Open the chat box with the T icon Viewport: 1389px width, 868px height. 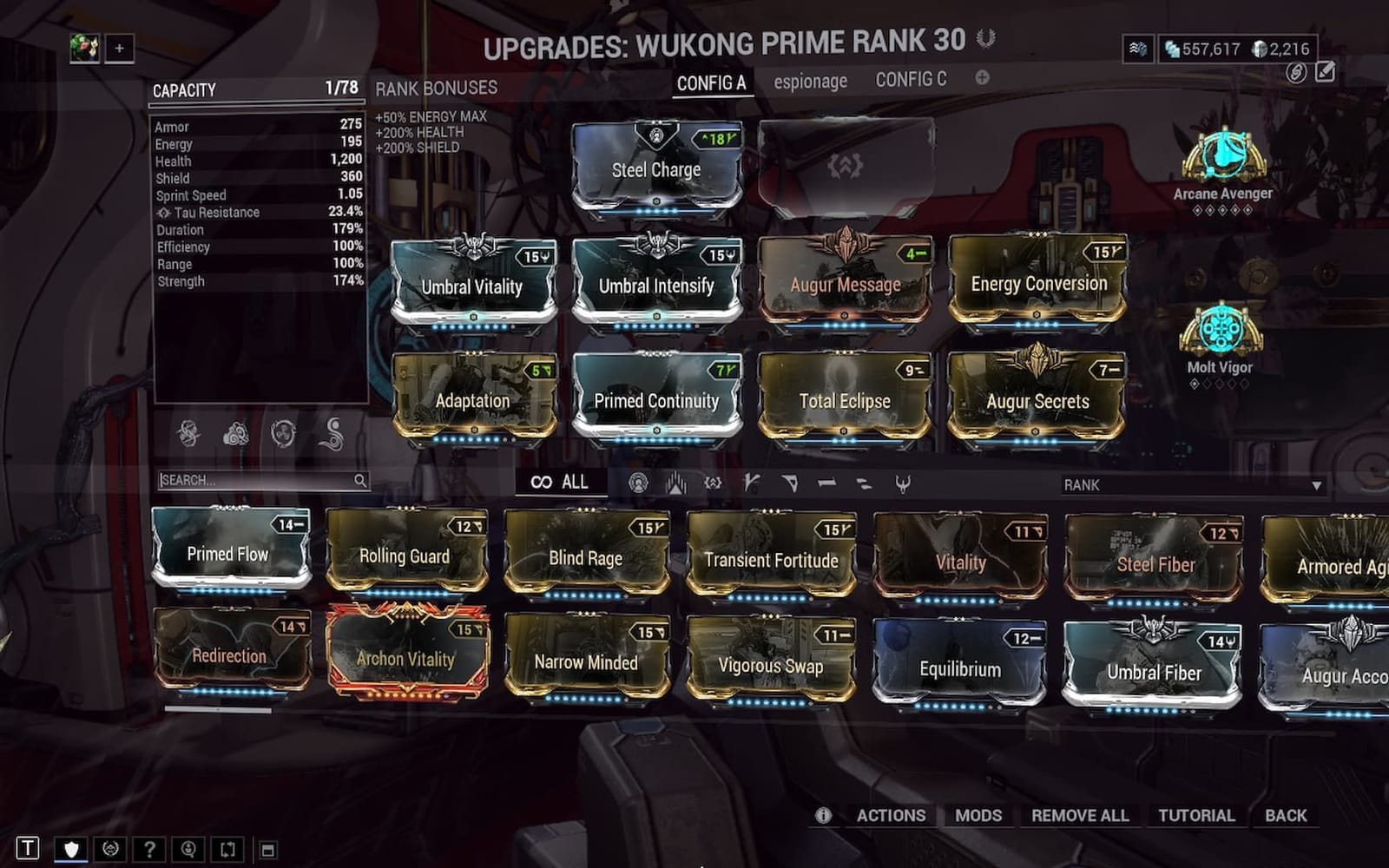tap(30, 846)
